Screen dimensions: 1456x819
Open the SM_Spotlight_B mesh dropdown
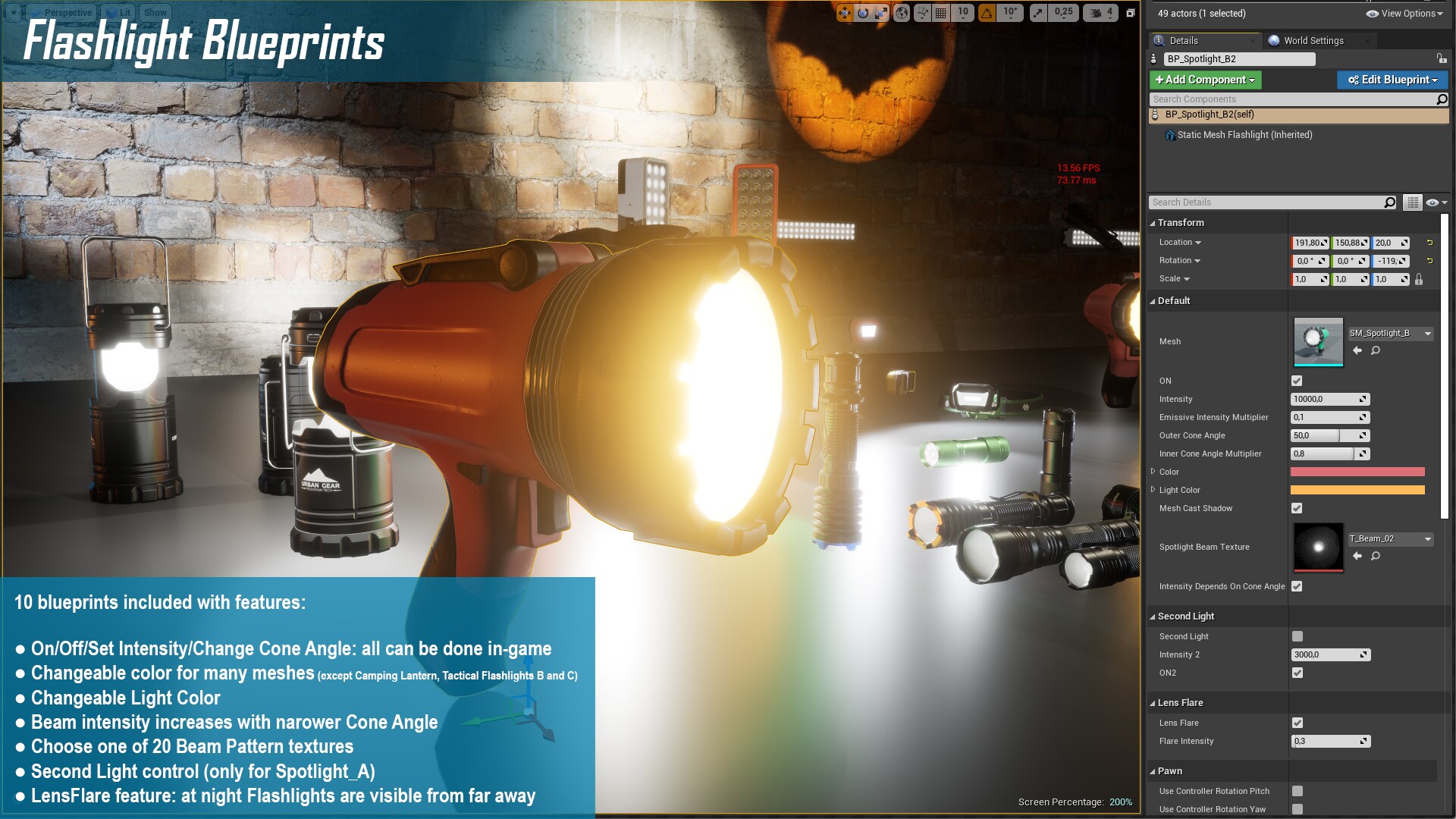pos(1429,333)
